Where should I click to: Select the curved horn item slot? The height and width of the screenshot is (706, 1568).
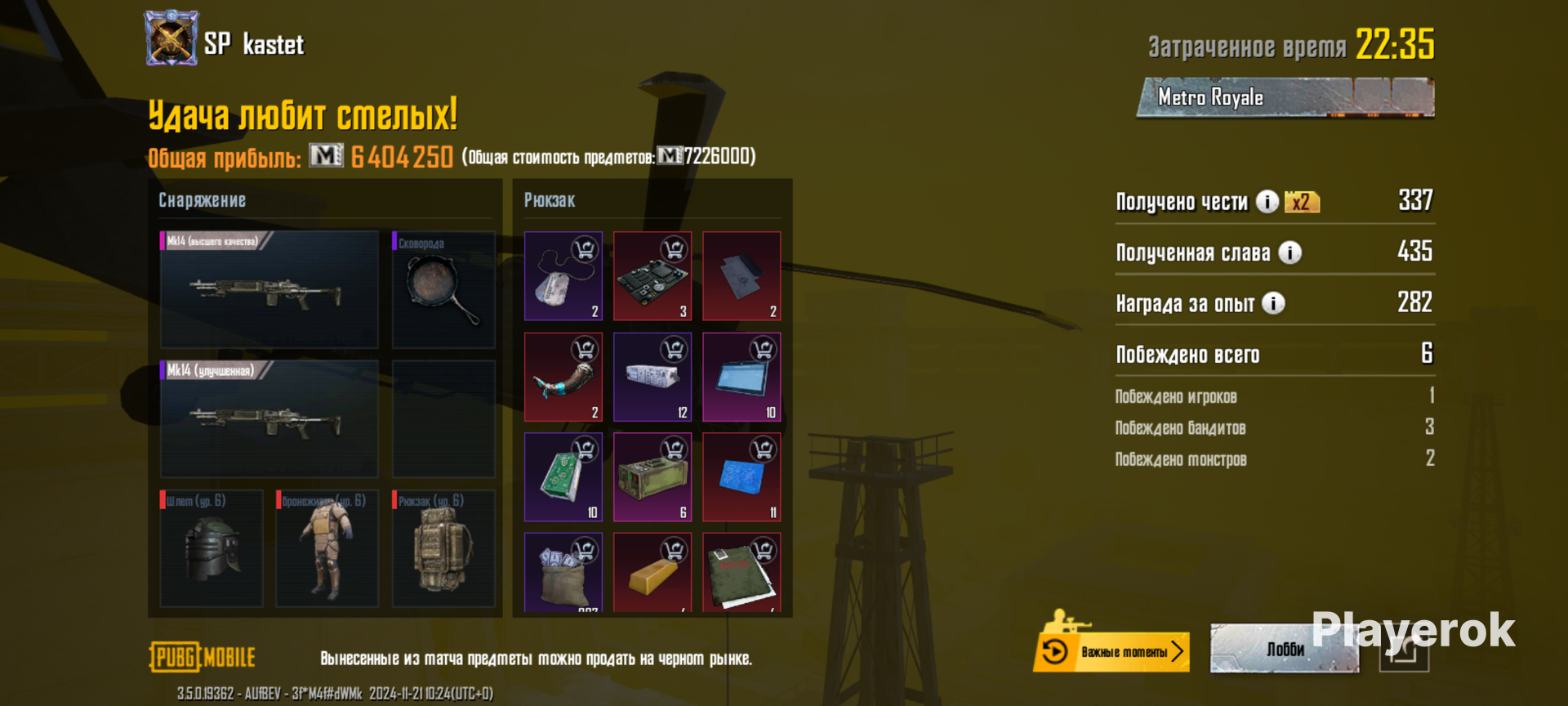[x=563, y=376]
